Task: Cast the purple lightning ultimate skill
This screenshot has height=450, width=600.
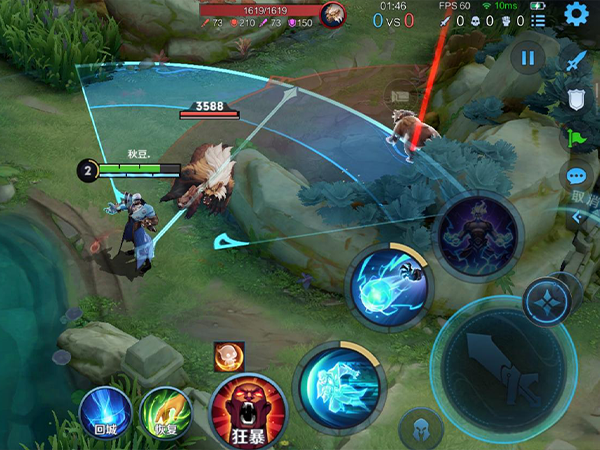Action: [479, 235]
